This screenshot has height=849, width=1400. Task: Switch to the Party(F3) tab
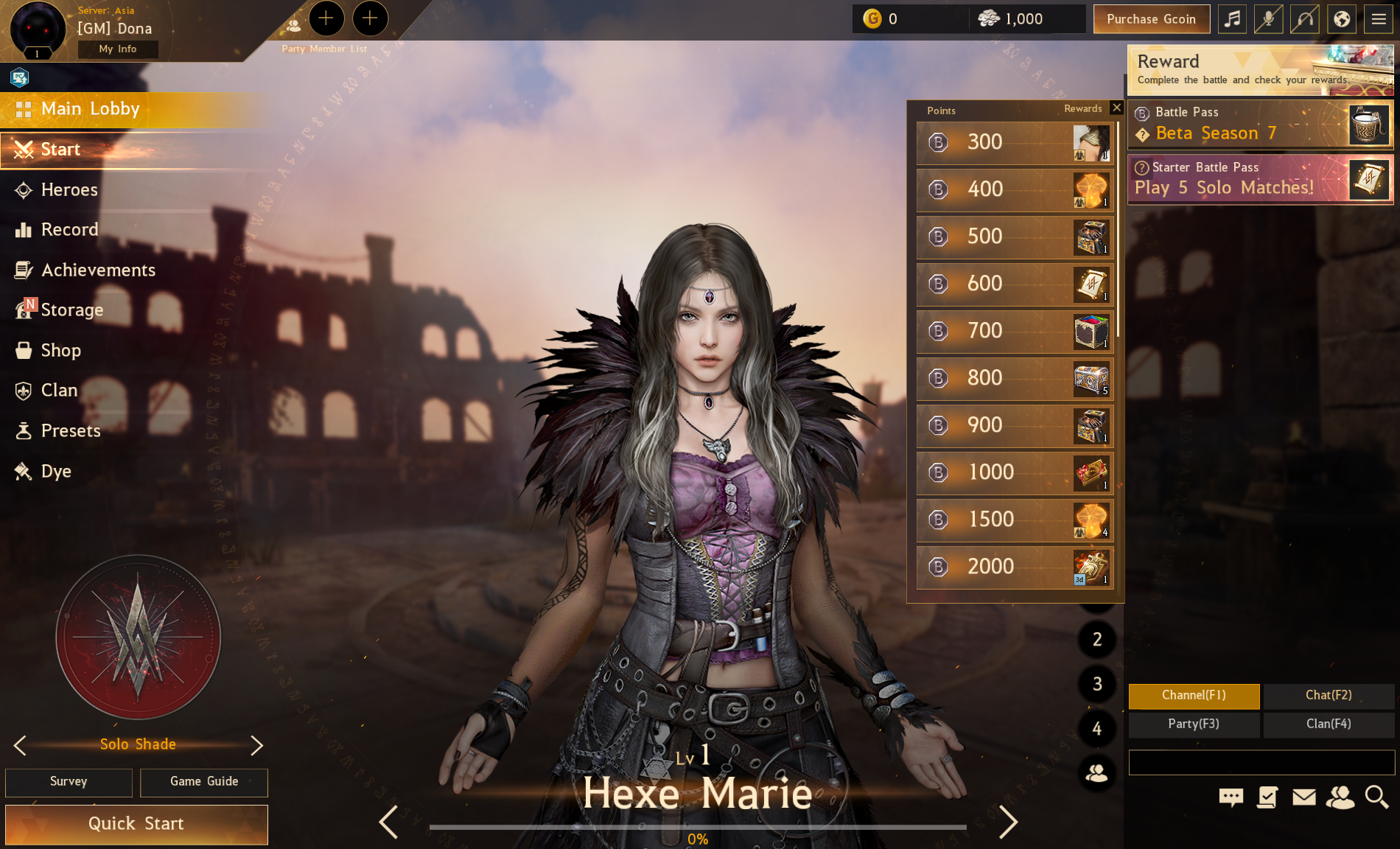pyautogui.click(x=1194, y=724)
